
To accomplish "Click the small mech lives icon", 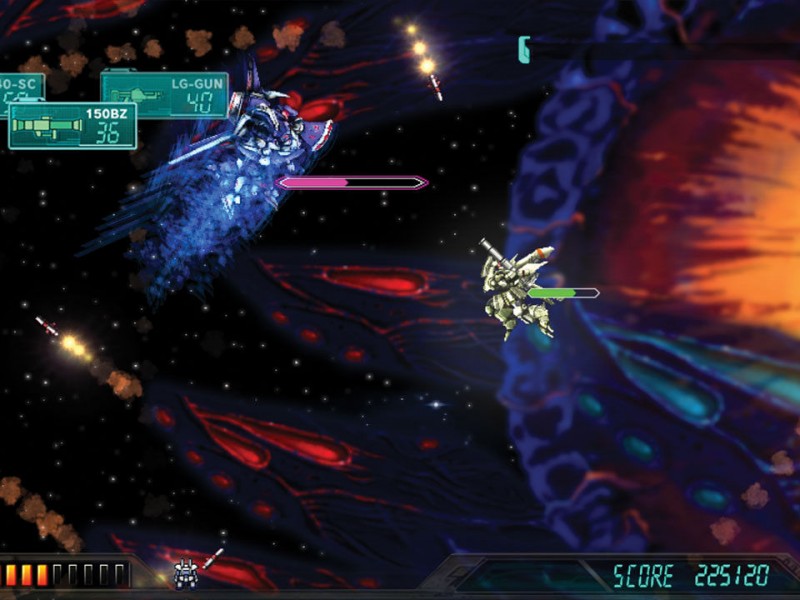I will click(x=185, y=572).
